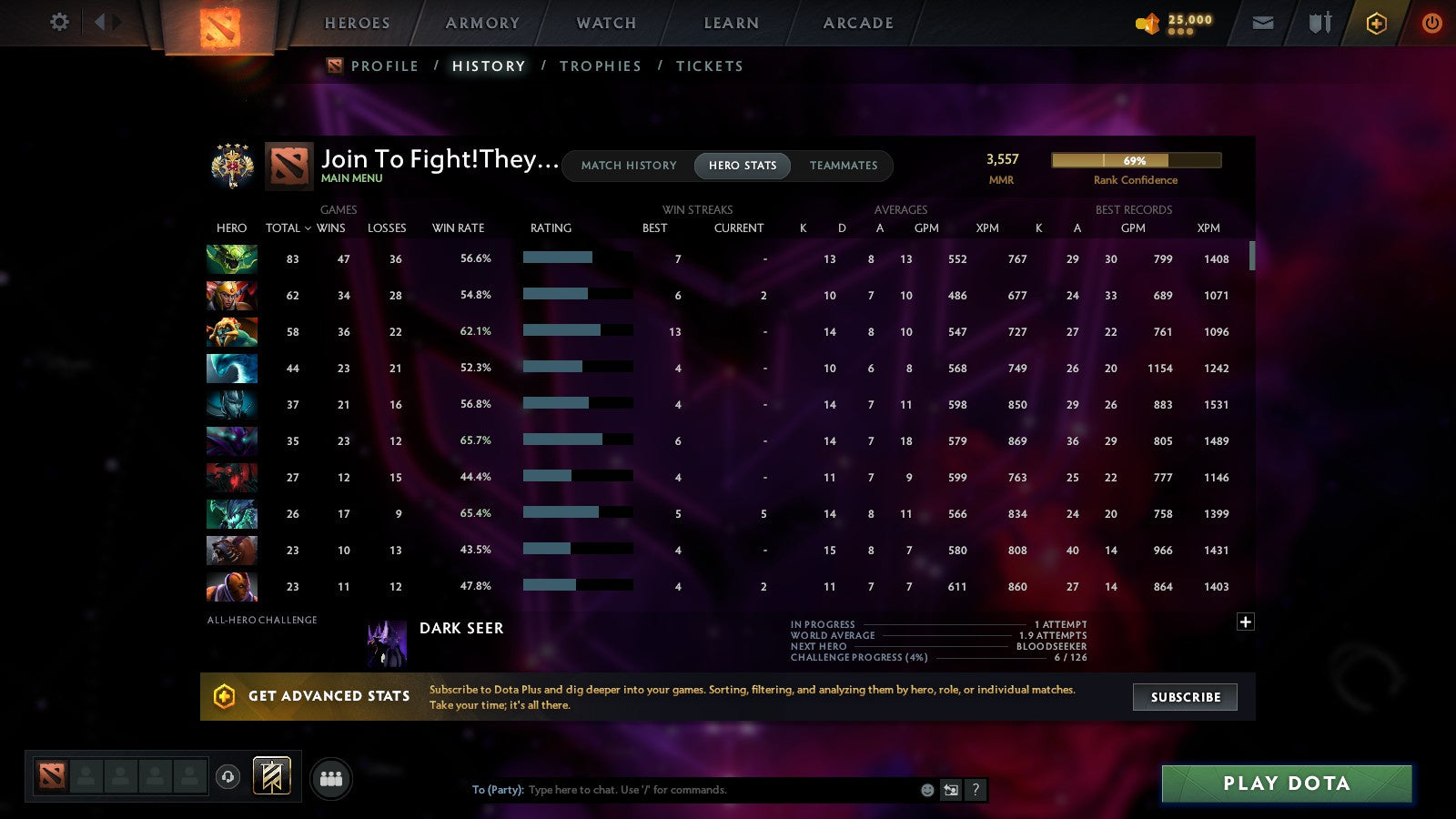Click the power/logout icon
Image resolution: width=1456 pixels, height=819 pixels.
[1431, 23]
